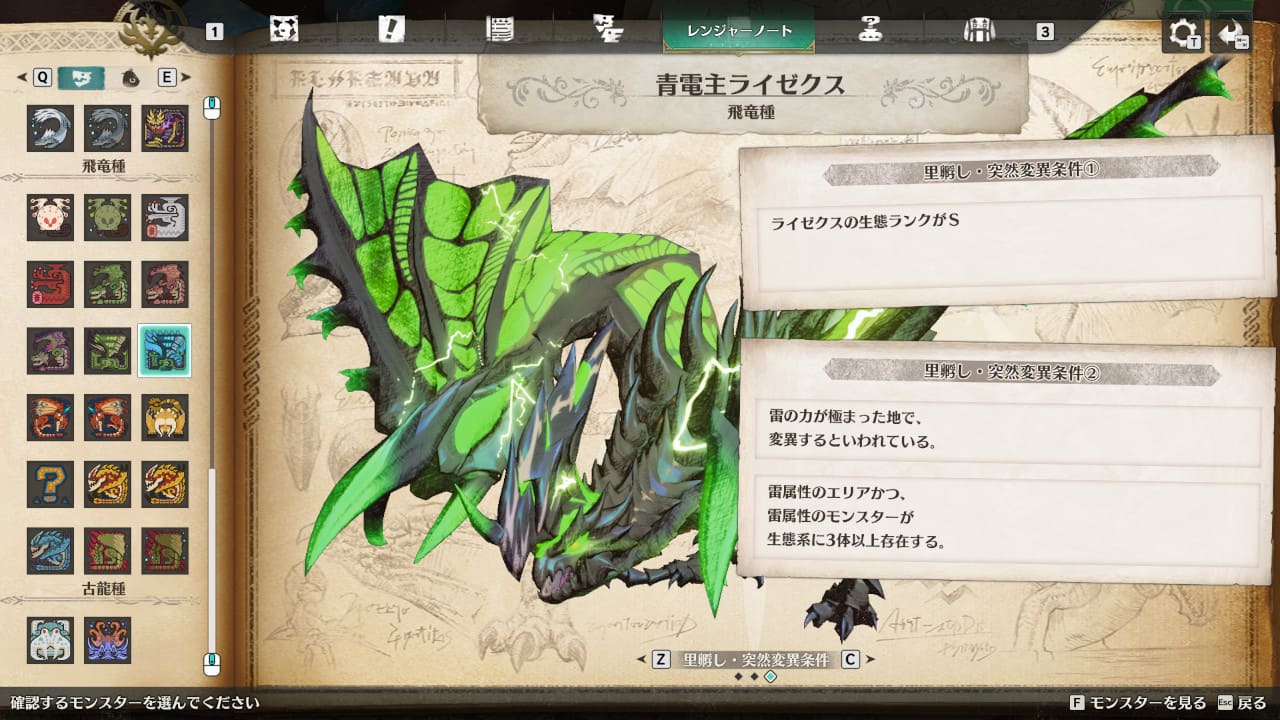Select the highlighted blue Rathalos-like monster icon
The image size is (1280, 720).
pos(164,350)
